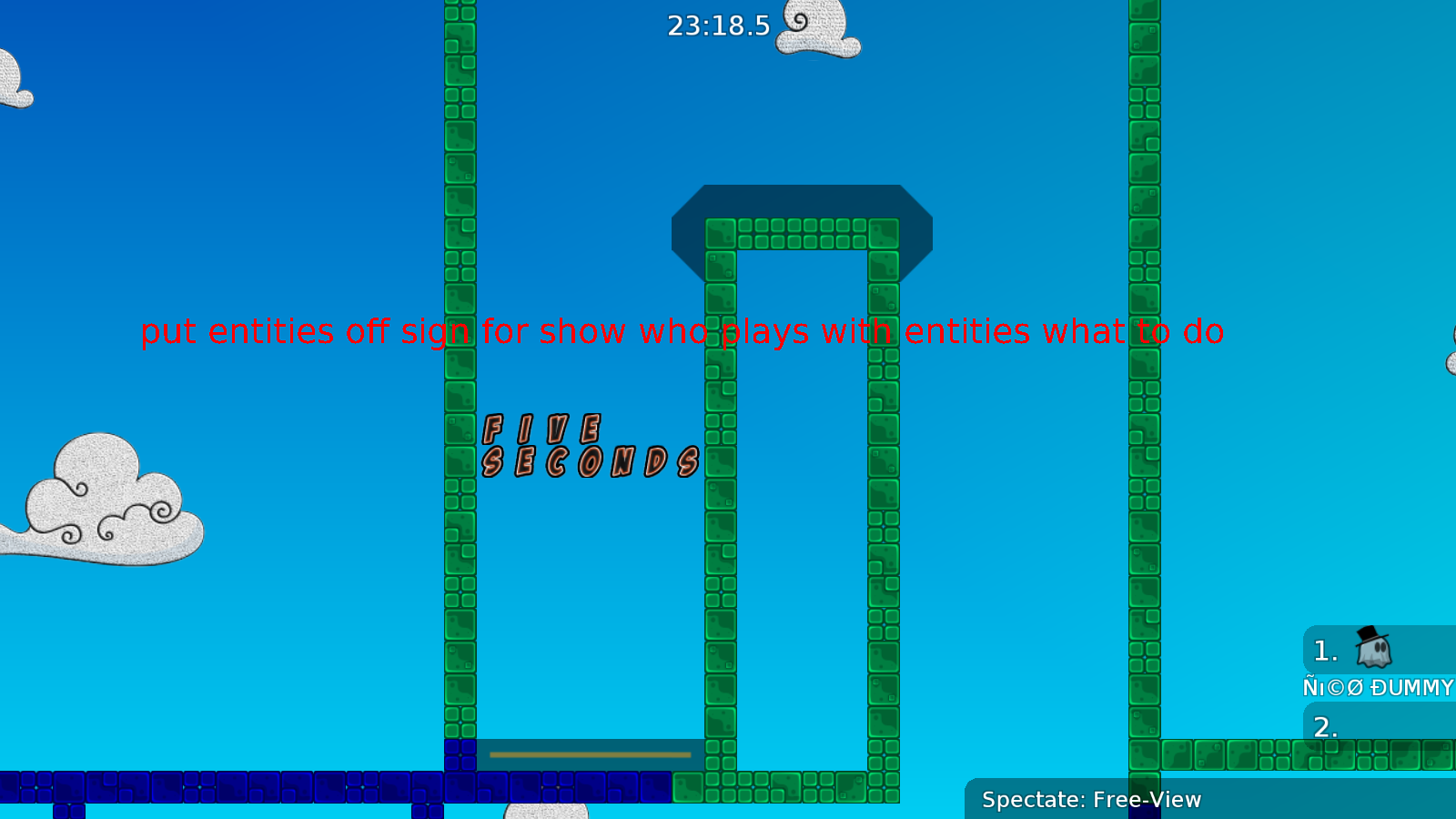Click the red broadcast message text
The width and height of the screenshot is (1456, 819).
pyautogui.click(x=682, y=332)
